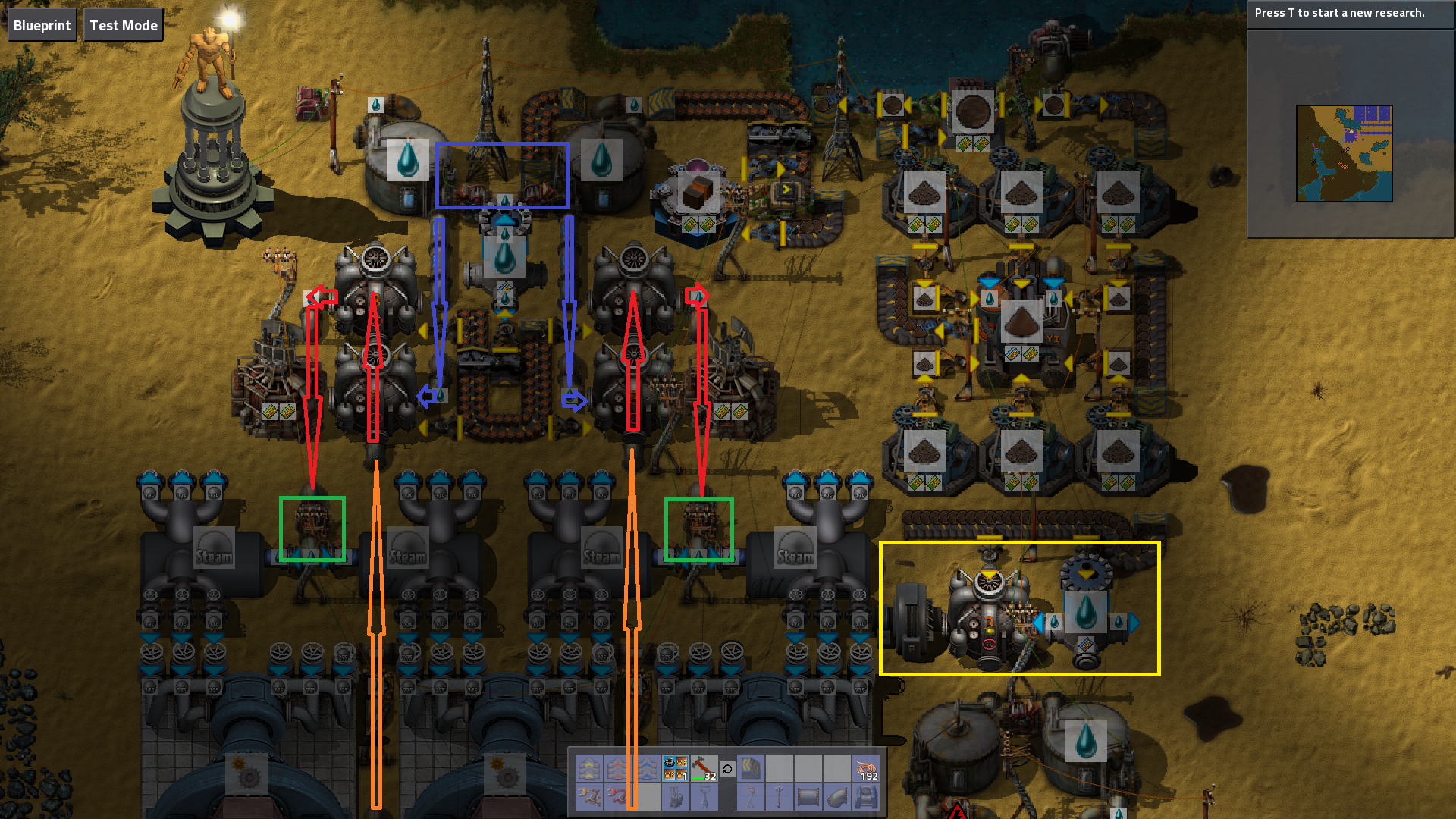Choose the blue underground belt slot
1456x819 pixels.
pyautogui.click(x=866, y=797)
